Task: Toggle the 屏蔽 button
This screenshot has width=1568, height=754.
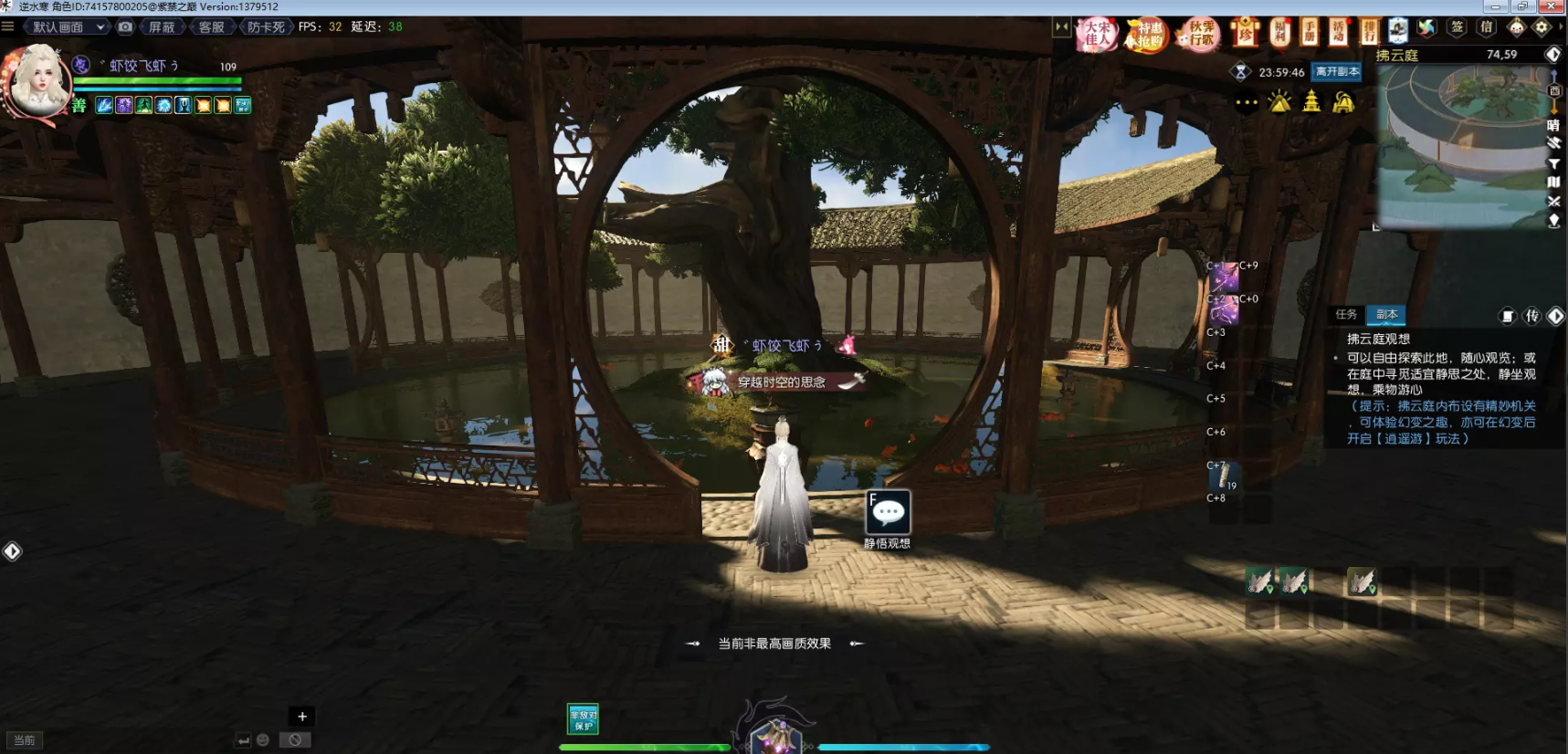Action: click(162, 27)
